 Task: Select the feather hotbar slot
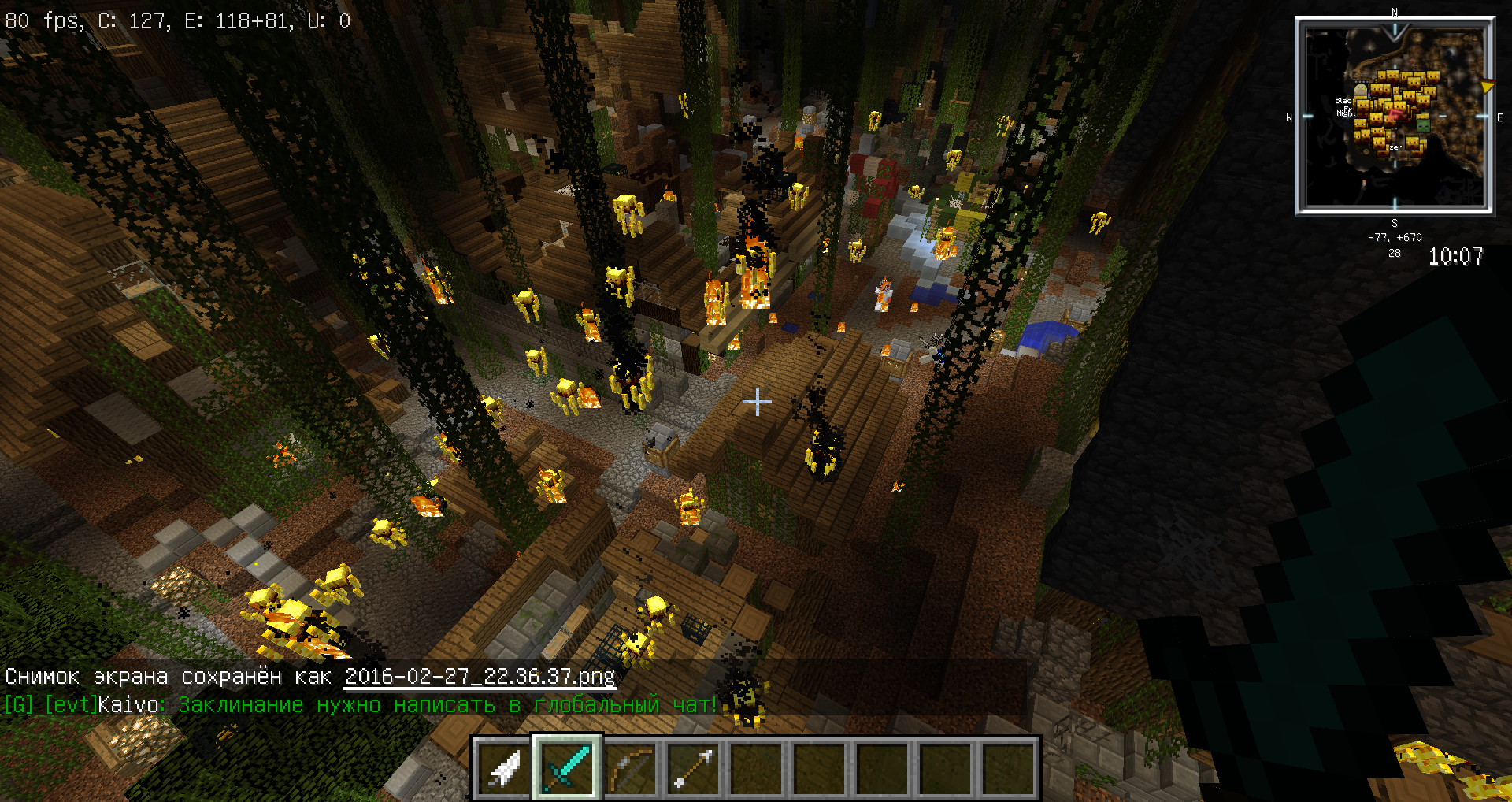pos(504,768)
